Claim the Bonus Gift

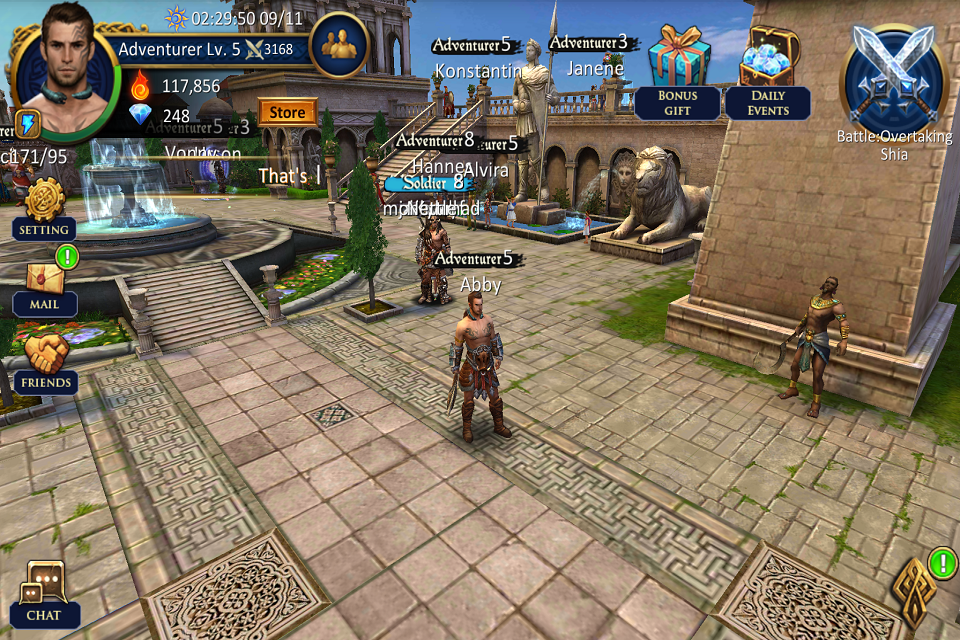point(678,70)
